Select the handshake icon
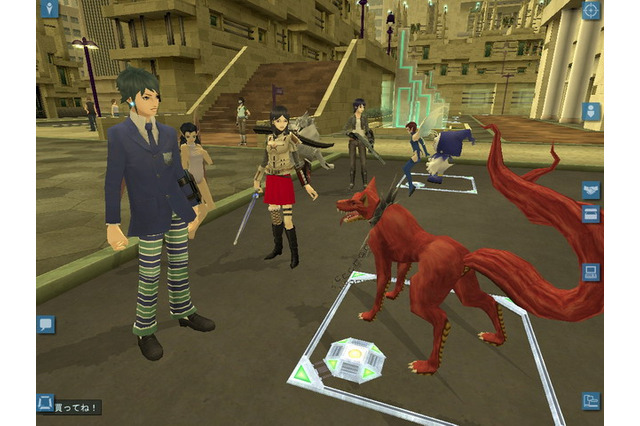The image size is (640, 426). [x=591, y=190]
